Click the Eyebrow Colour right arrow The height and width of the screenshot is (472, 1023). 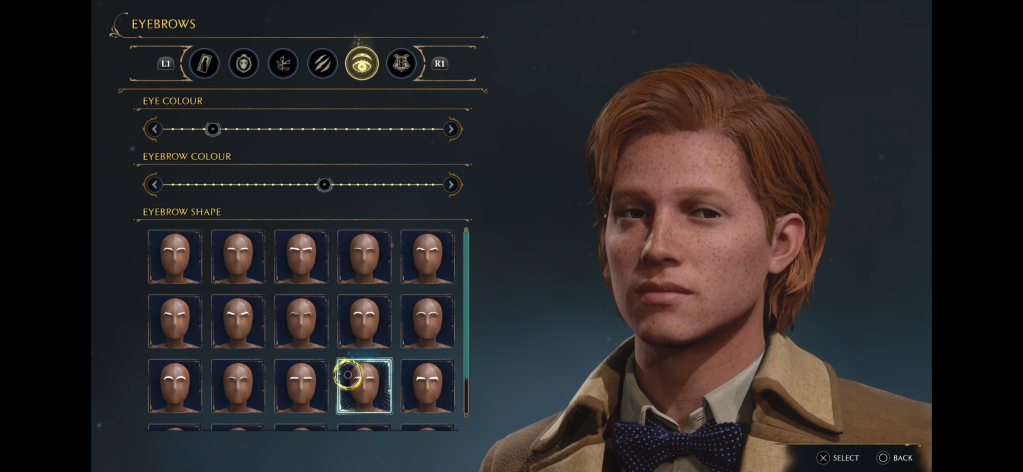click(x=452, y=185)
